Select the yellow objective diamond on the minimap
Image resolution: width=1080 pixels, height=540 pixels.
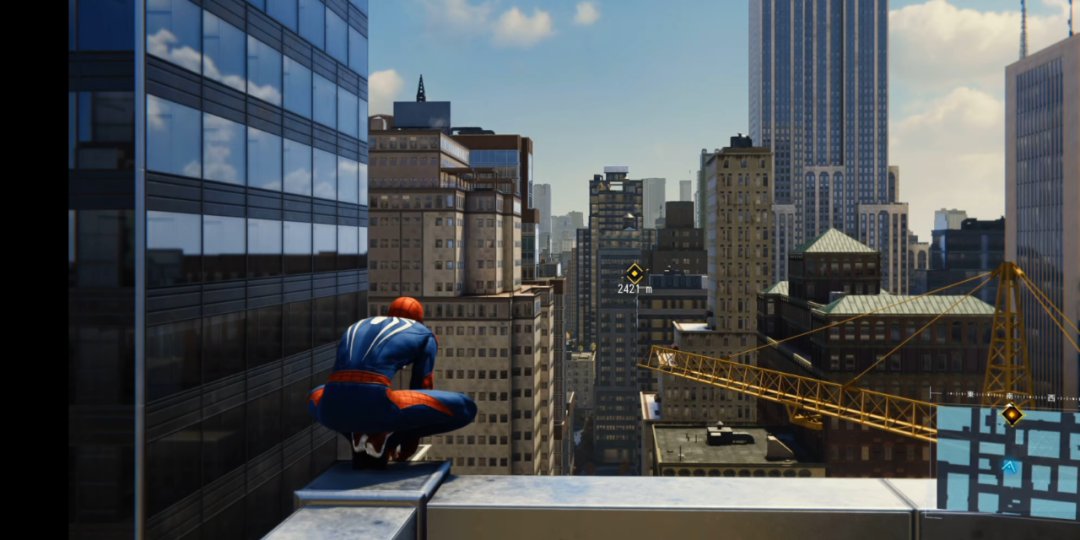(1012, 414)
